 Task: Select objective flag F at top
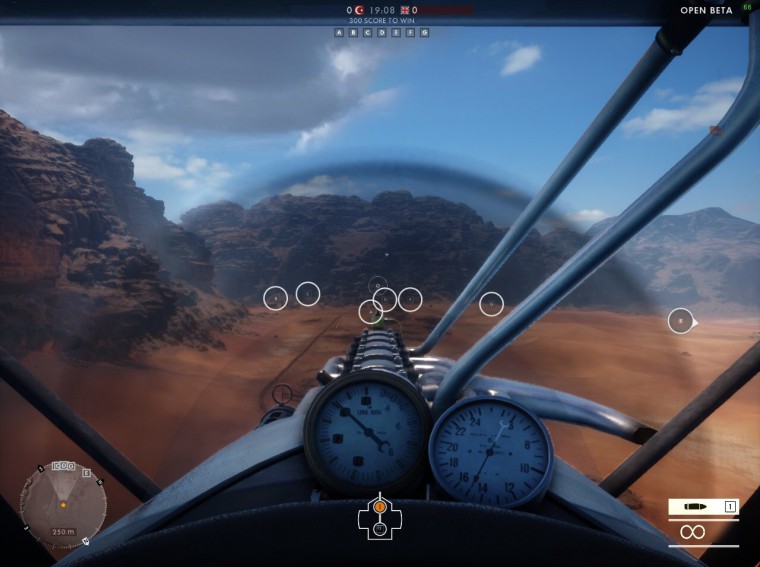(410, 32)
